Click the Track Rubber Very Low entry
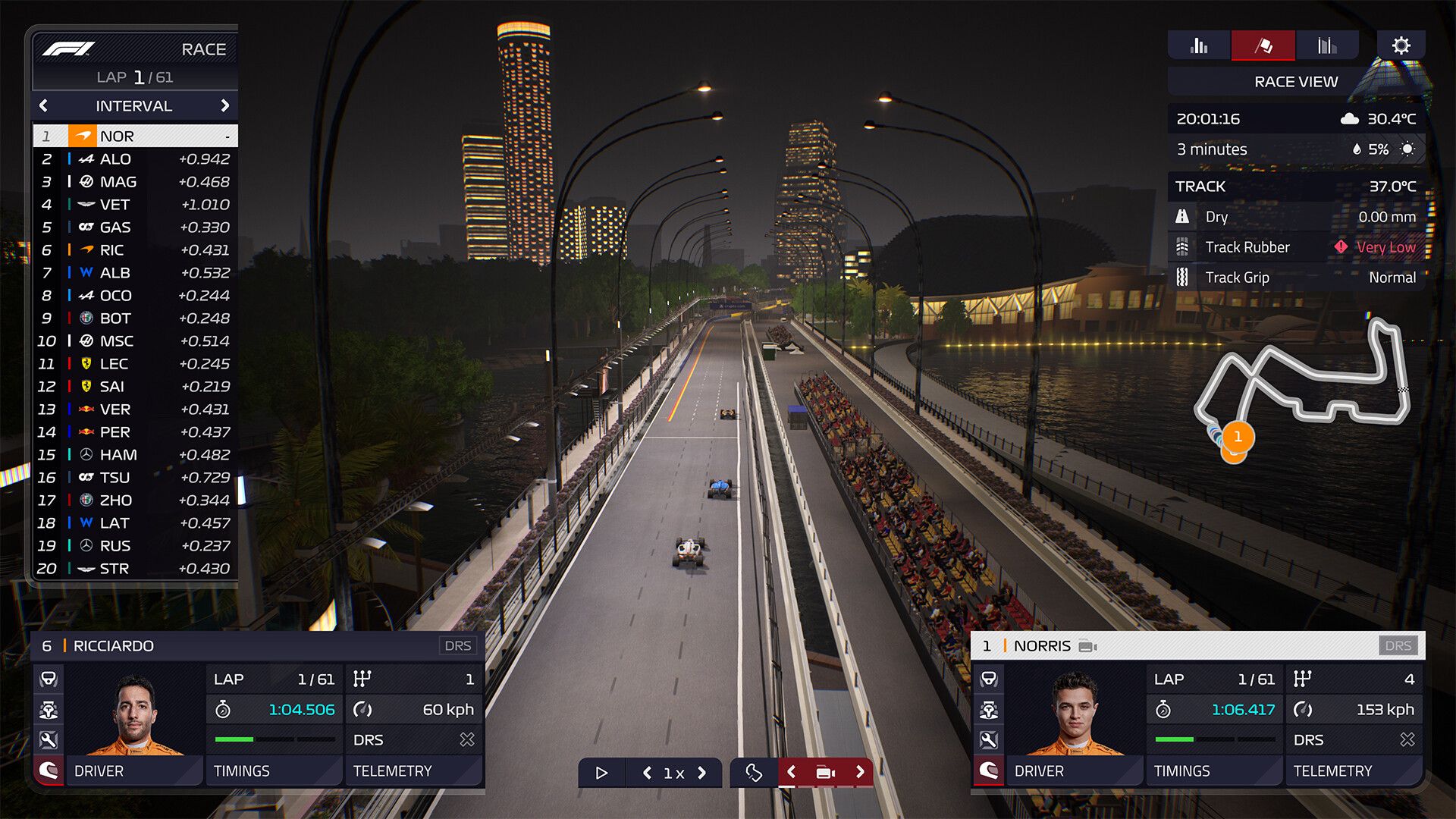Screen dimensions: 1456x819 point(1289,247)
